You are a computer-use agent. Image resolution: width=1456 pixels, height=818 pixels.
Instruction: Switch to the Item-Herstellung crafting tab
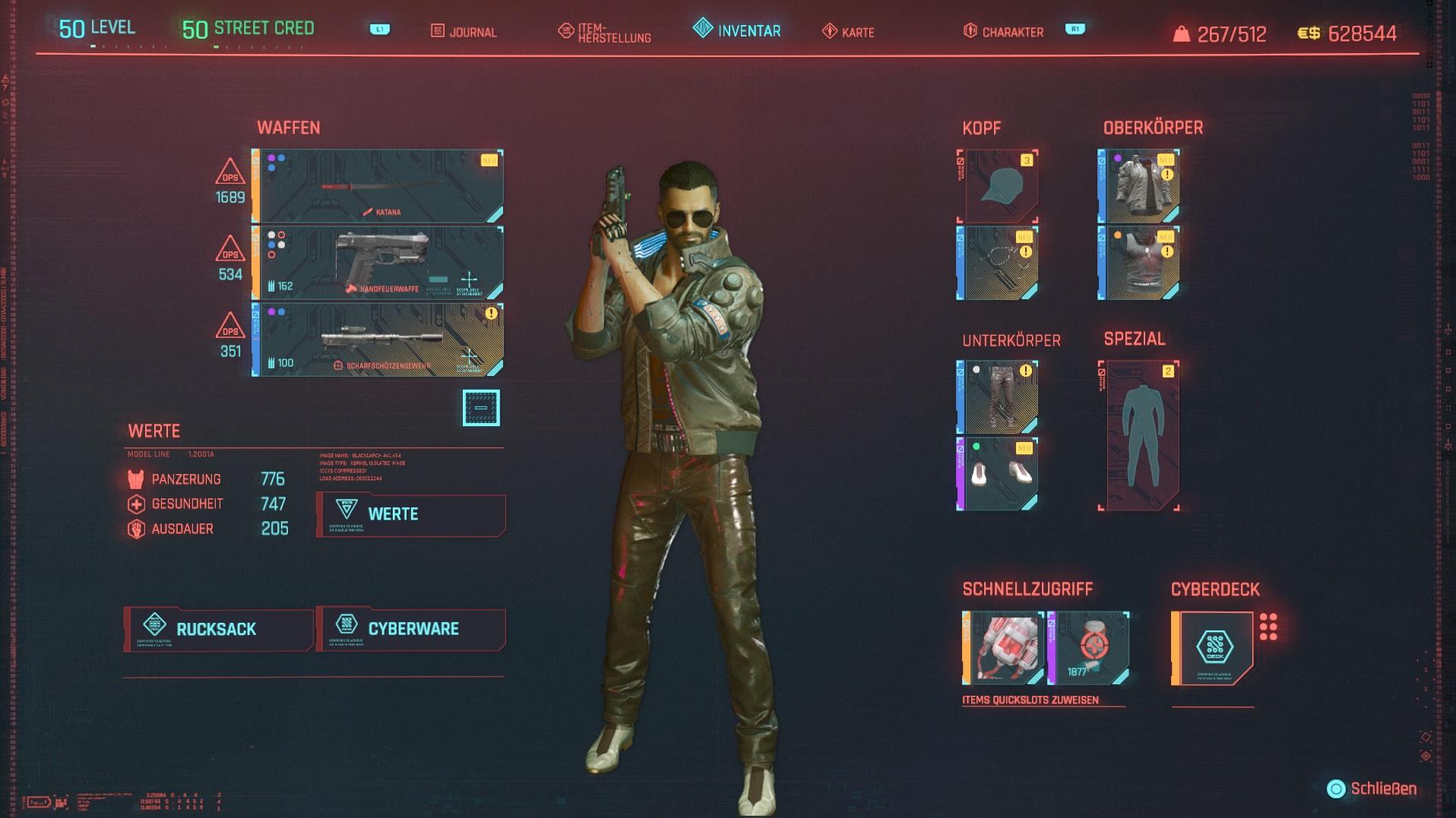click(x=605, y=33)
